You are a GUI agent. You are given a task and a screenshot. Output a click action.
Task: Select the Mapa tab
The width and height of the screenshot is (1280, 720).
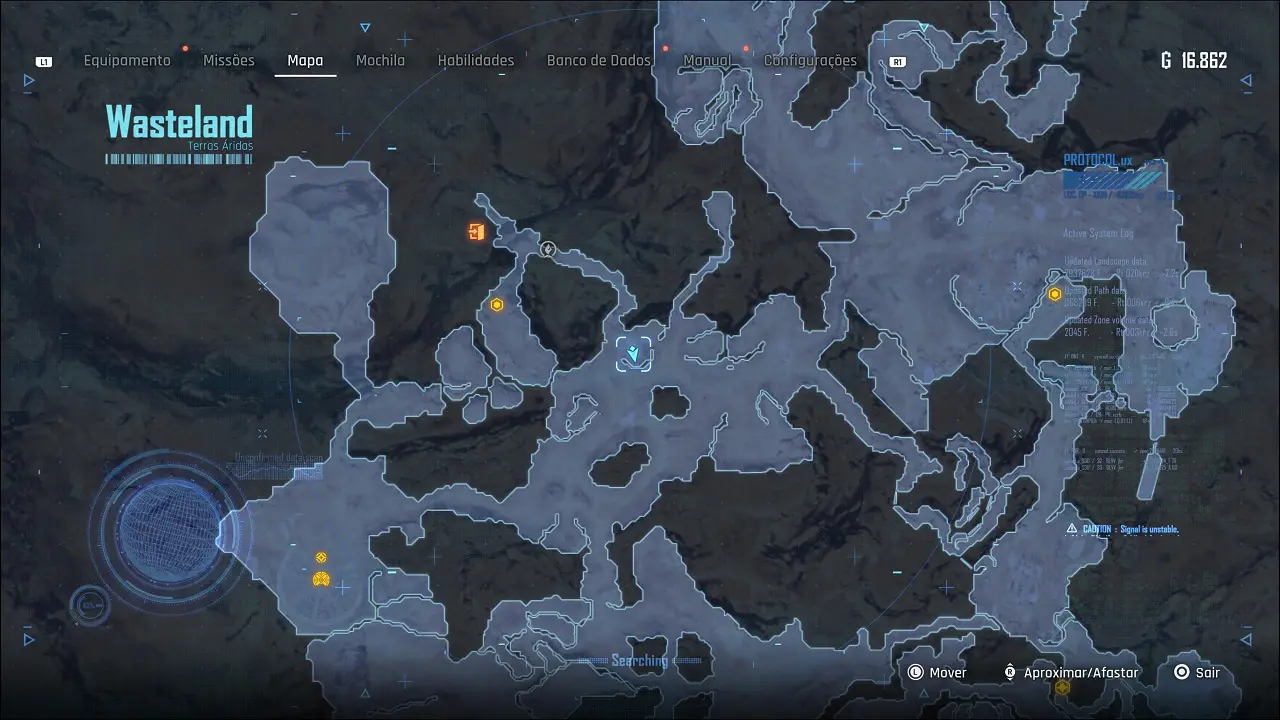coord(305,60)
